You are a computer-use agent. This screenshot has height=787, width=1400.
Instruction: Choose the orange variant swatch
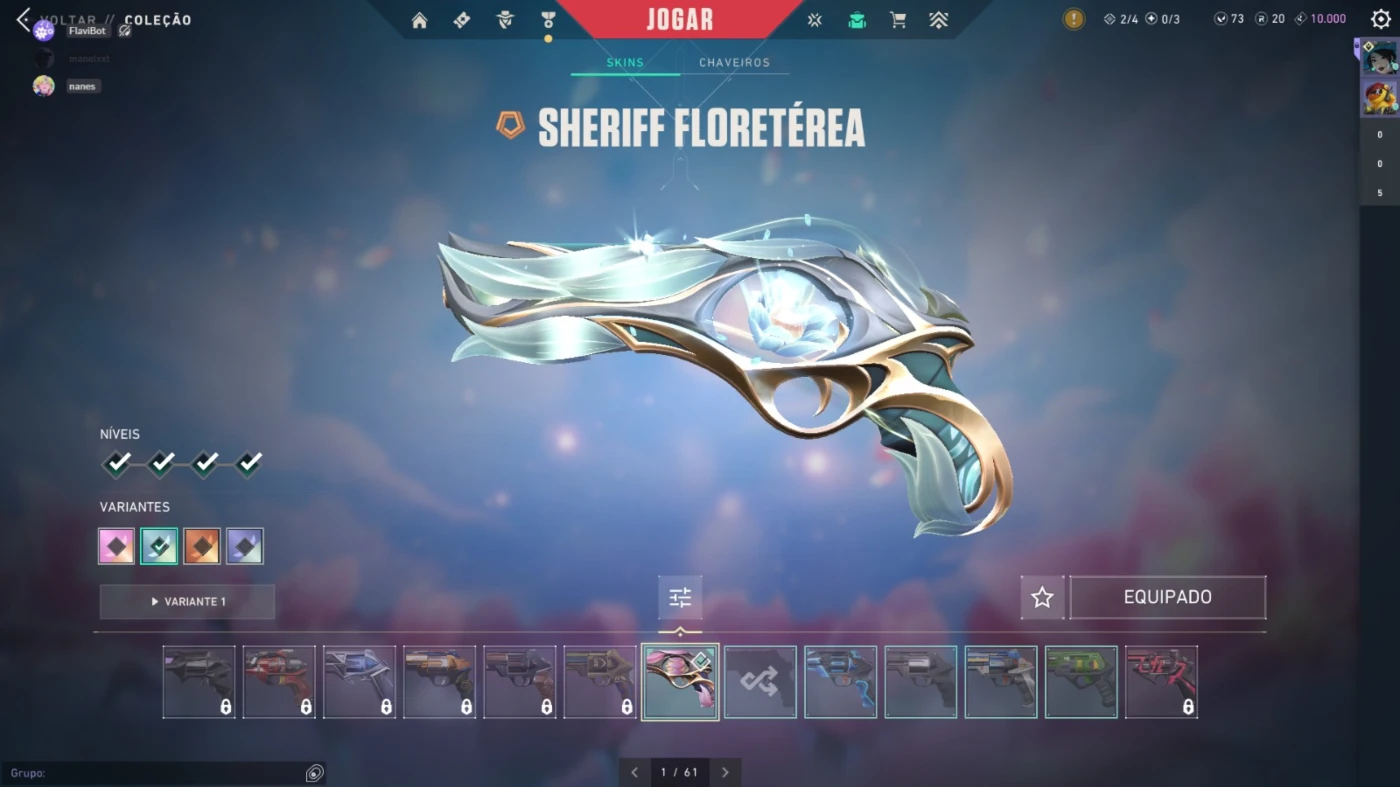(202, 546)
